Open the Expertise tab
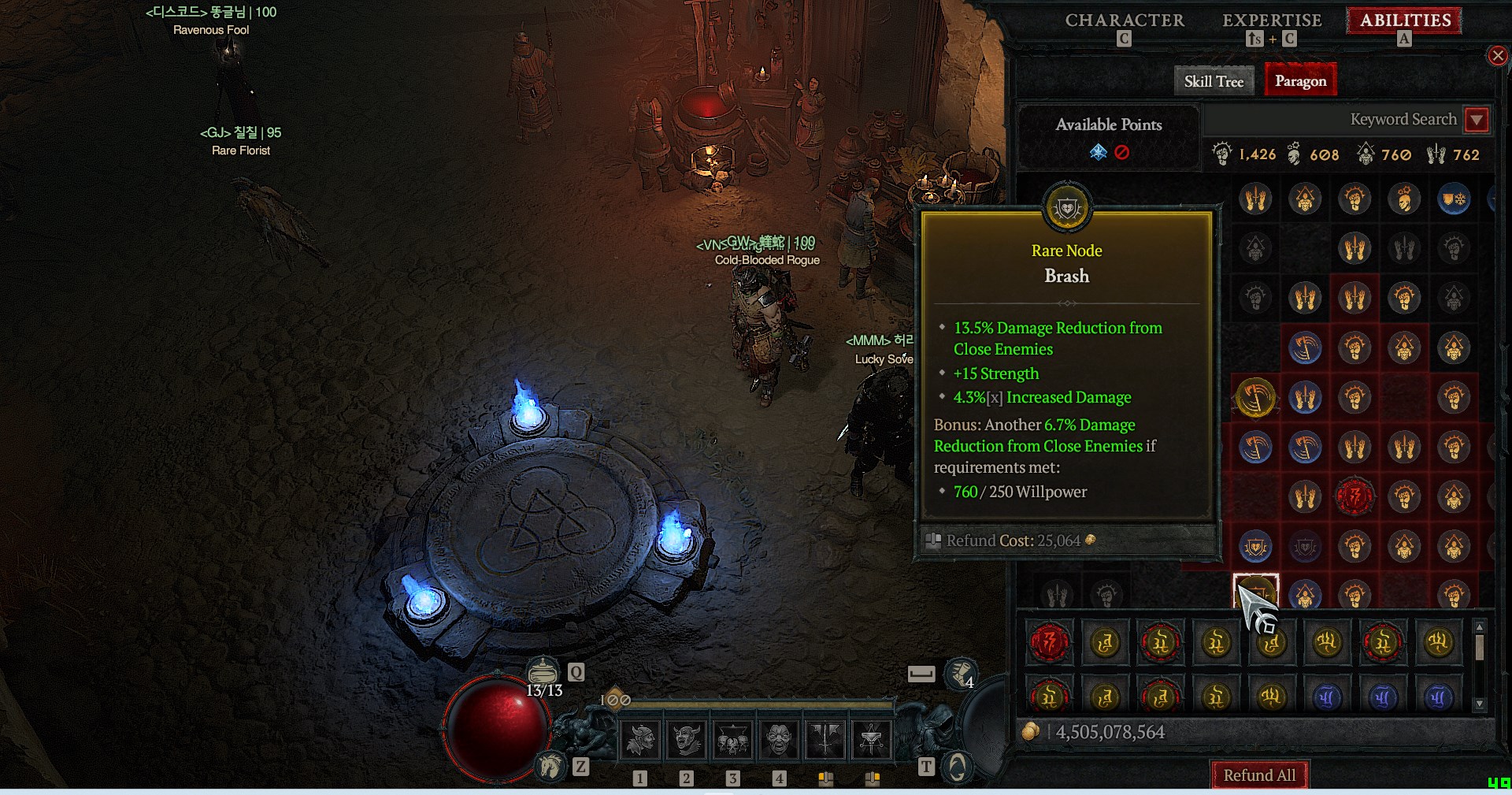This screenshot has height=795, width=1512. 1271,20
